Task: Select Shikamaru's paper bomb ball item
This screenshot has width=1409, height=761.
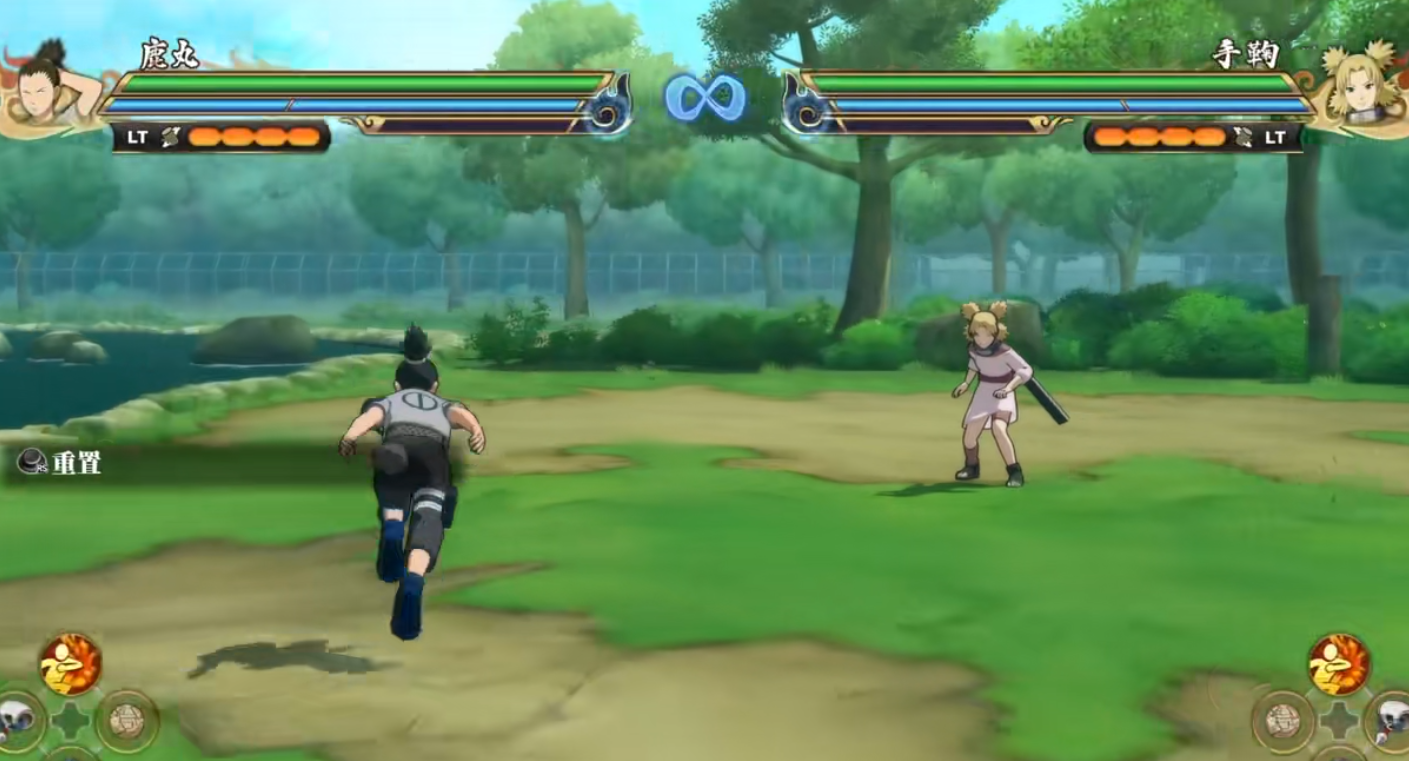Action: coord(127,720)
